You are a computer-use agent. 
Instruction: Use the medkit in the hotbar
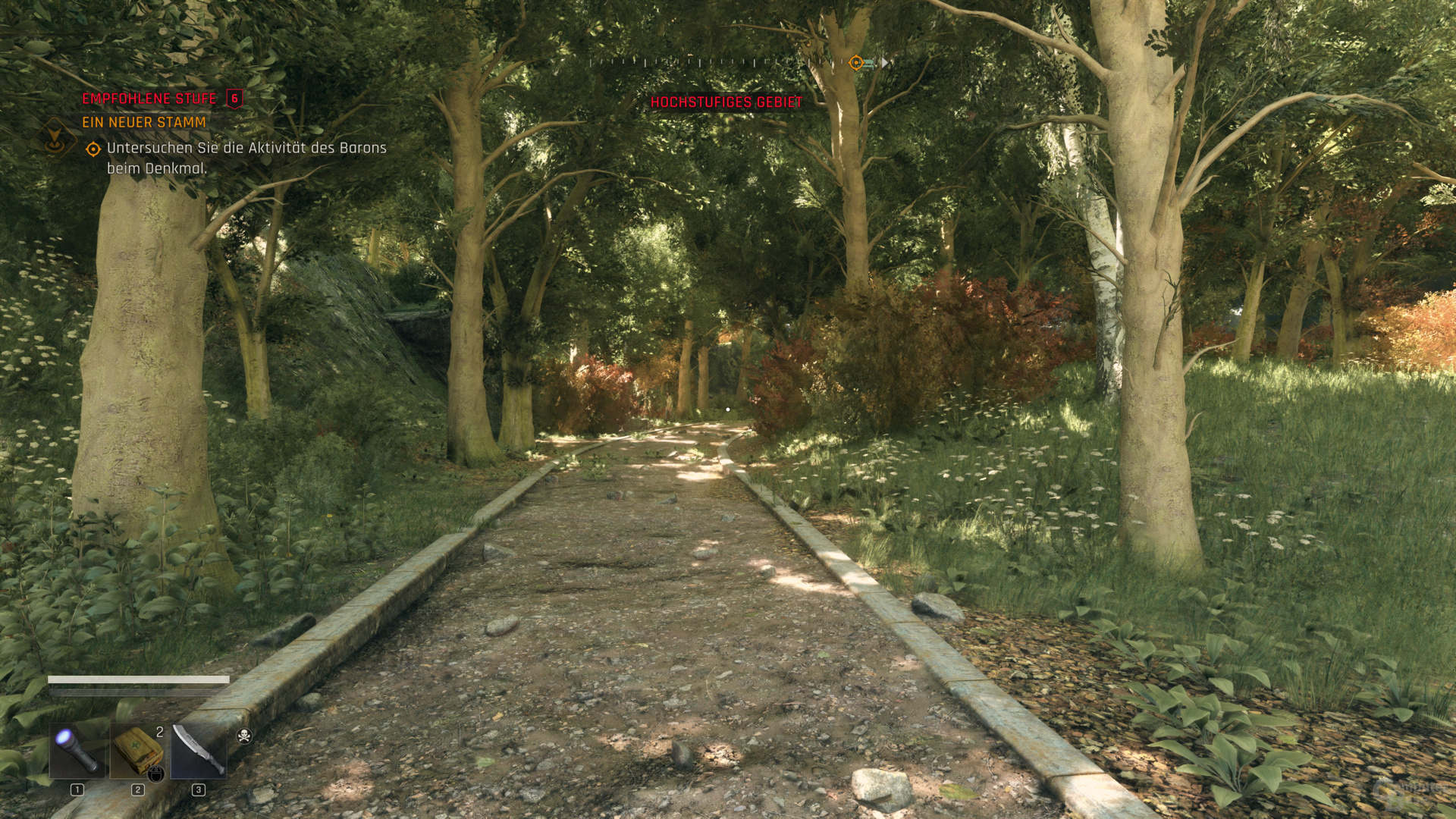137,751
